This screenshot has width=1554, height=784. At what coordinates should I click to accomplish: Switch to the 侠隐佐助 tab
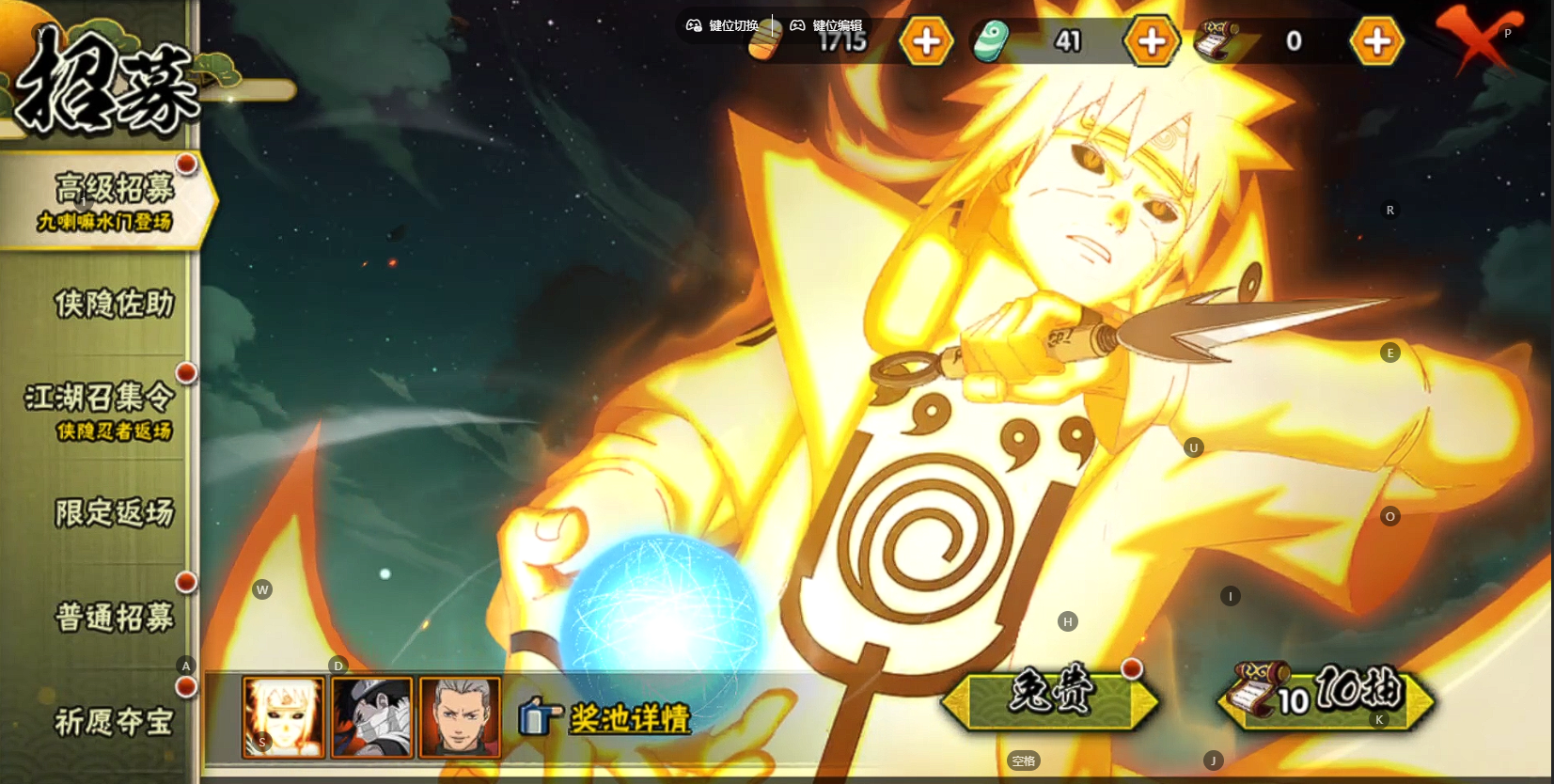pyautogui.click(x=113, y=304)
